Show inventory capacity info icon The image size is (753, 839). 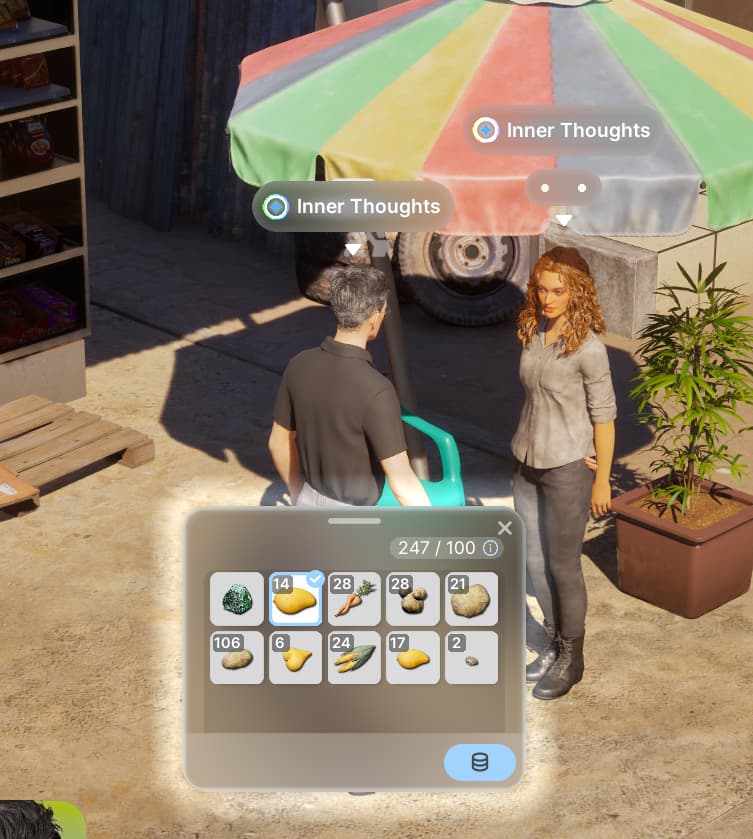pyautogui.click(x=490, y=548)
